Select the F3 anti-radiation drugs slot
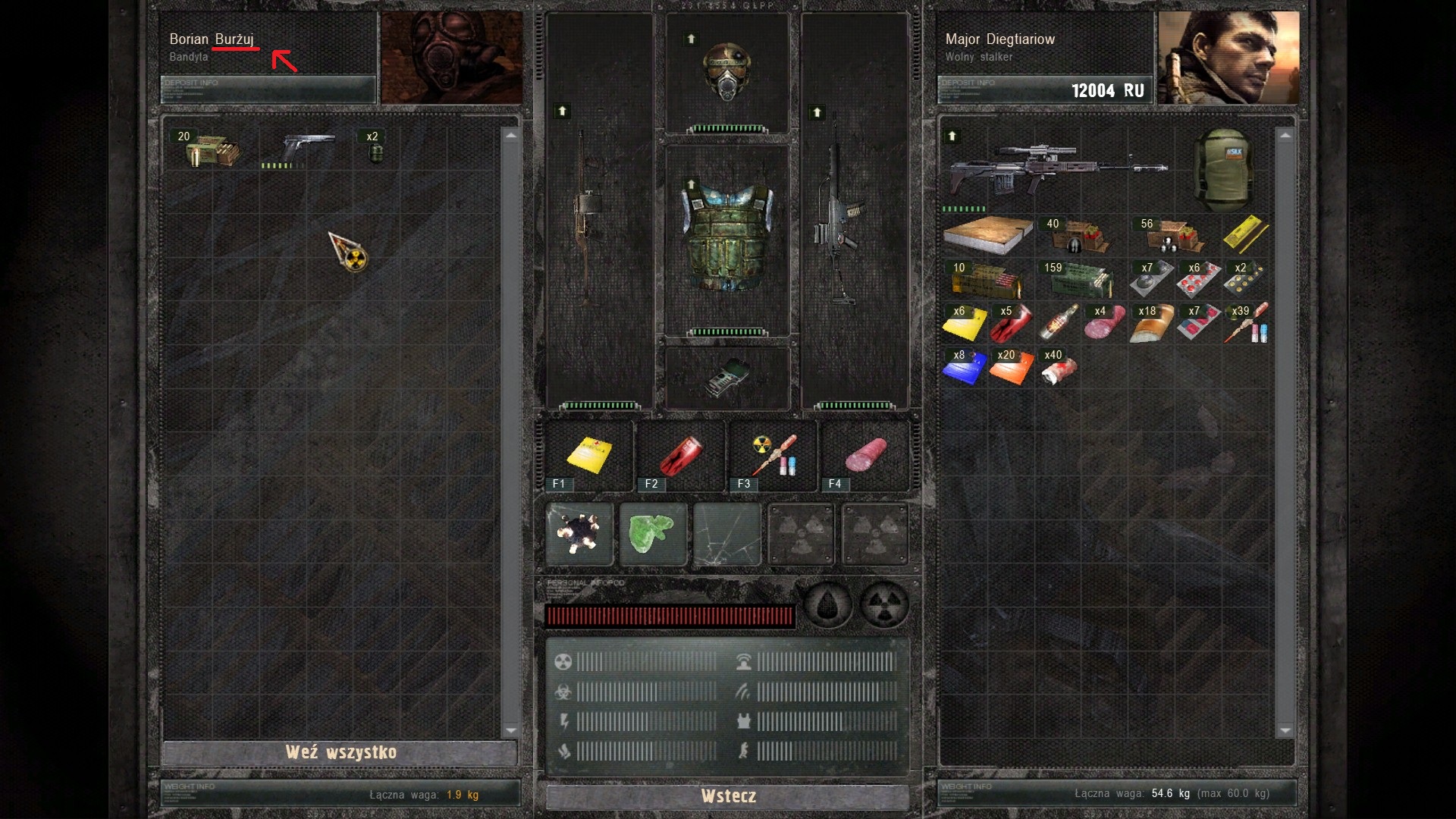Image resolution: width=1456 pixels, height=819 pixels. coord(772,457)
